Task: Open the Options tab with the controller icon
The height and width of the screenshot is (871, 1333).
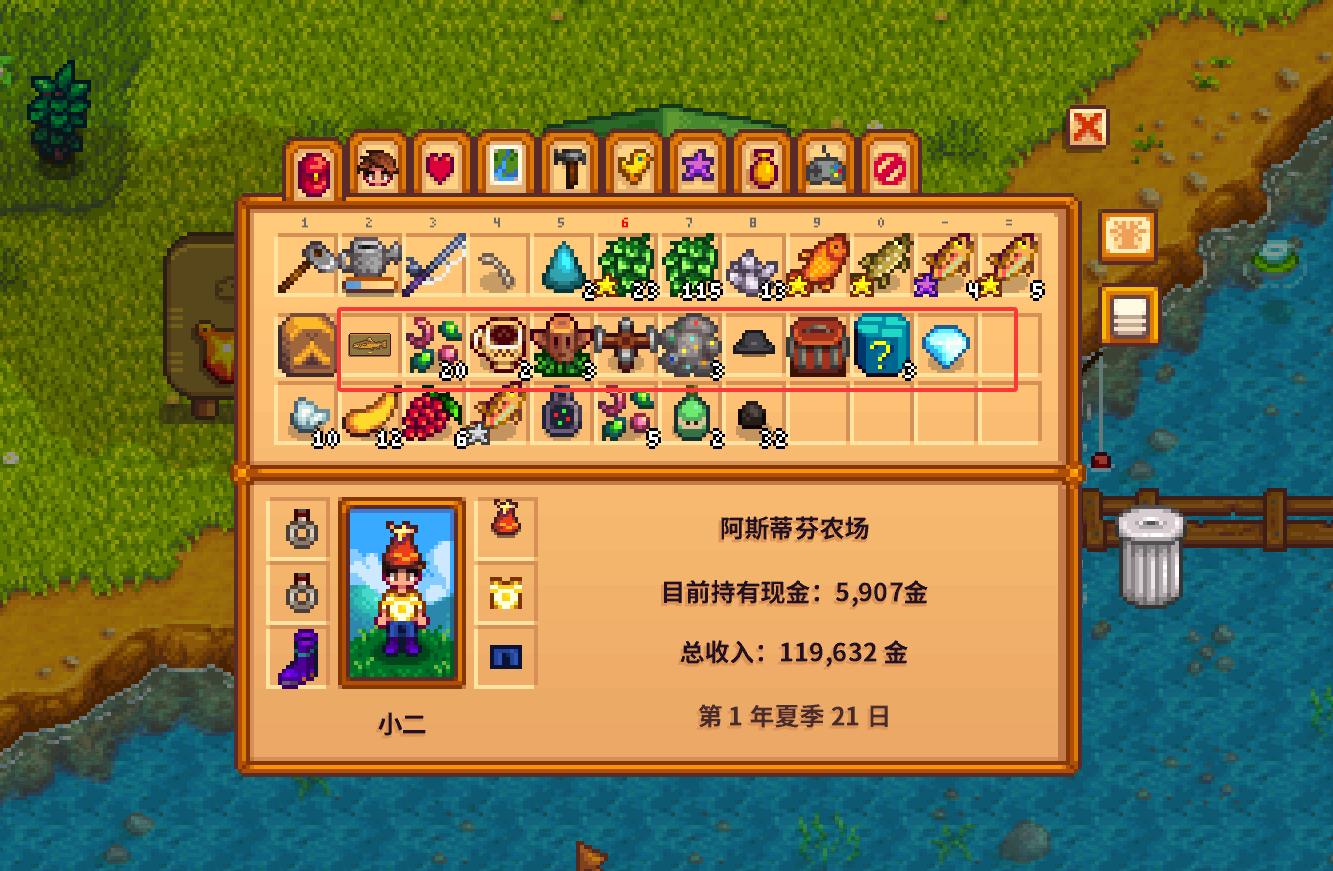Action: click(823, 168)
